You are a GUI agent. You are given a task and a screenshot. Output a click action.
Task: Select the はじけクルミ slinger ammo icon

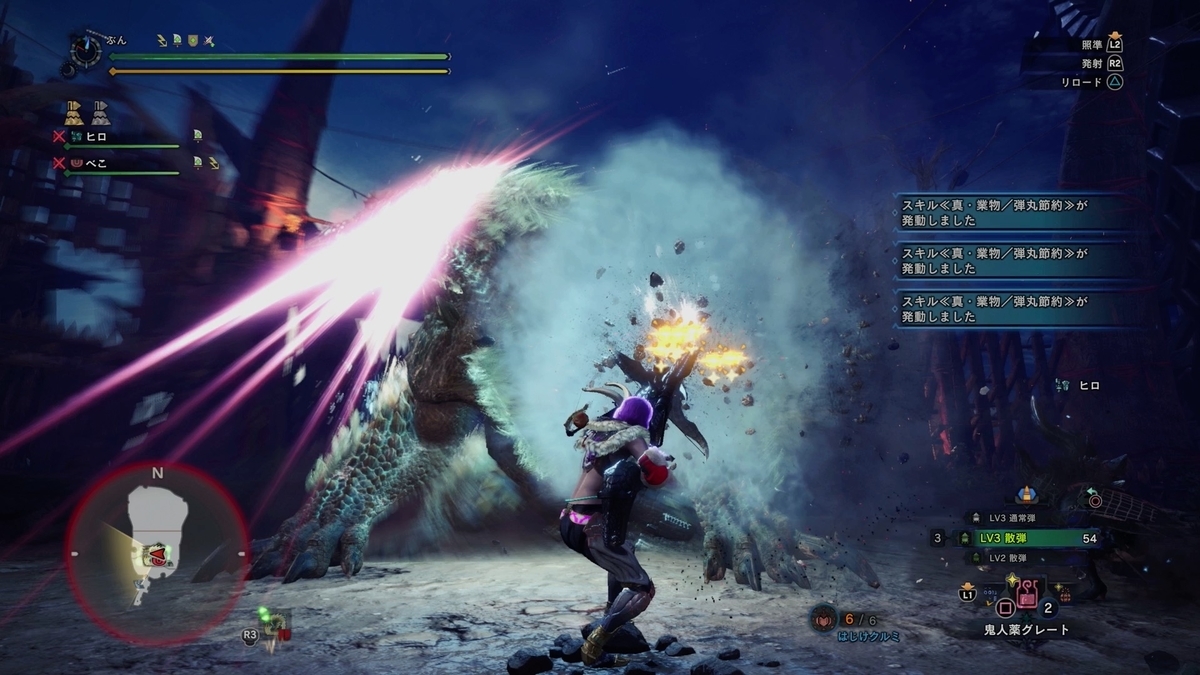(824, 619)
